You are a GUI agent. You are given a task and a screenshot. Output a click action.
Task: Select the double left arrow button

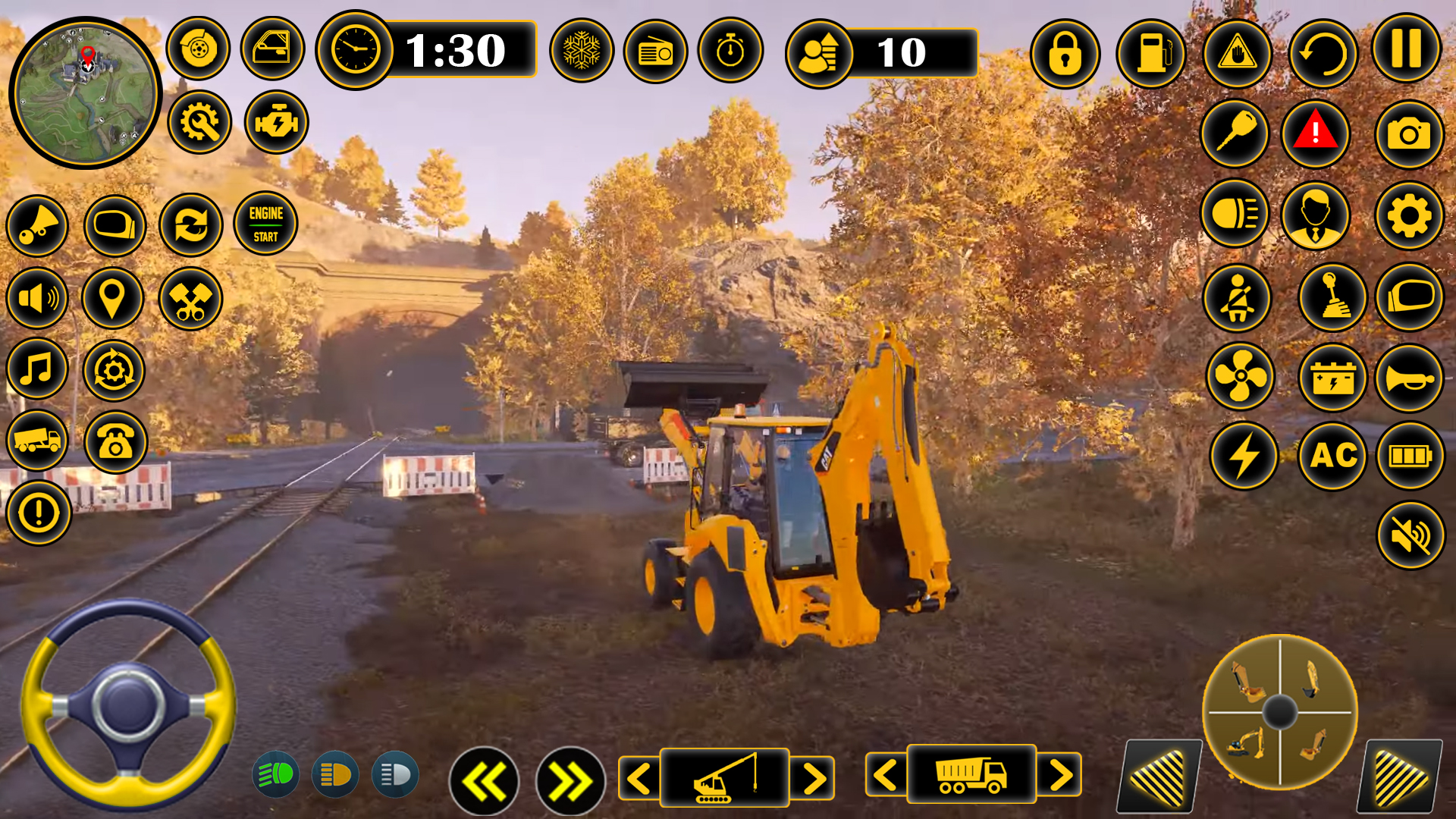[x=484, y=781]
